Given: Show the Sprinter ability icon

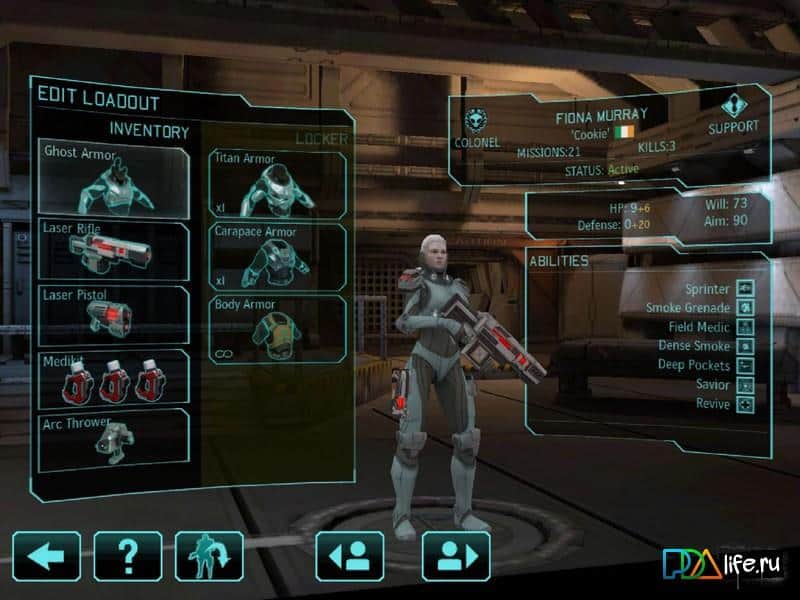Looking at the screenshot, I should [x=745, y=289].
